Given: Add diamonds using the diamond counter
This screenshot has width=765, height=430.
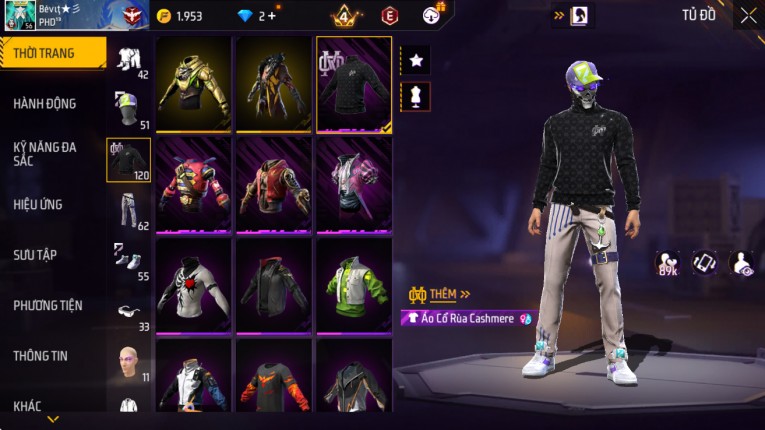Looking at the screenshot, I should 257,16.
